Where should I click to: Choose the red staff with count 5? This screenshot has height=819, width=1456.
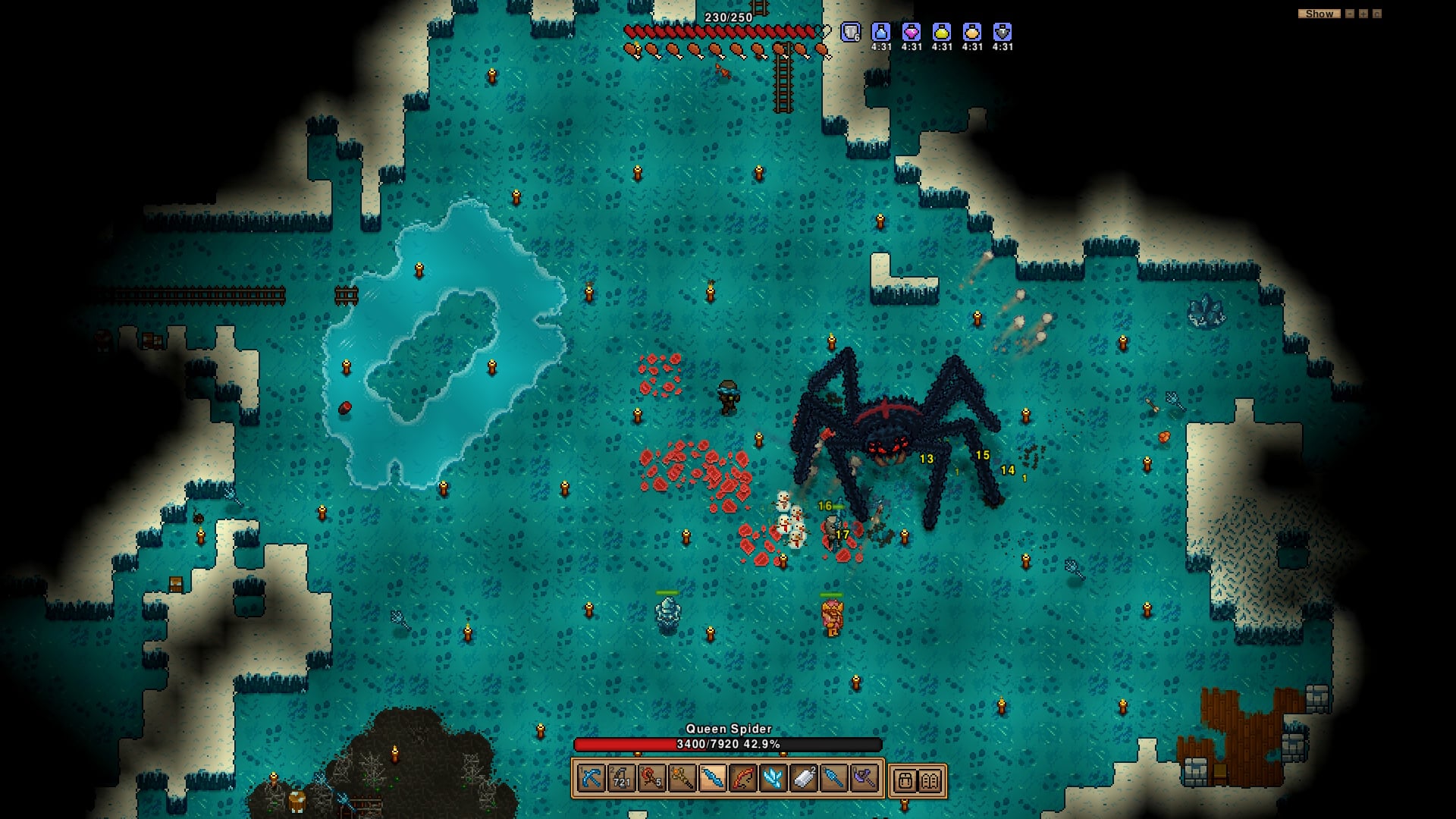click(x=651, y=779)
